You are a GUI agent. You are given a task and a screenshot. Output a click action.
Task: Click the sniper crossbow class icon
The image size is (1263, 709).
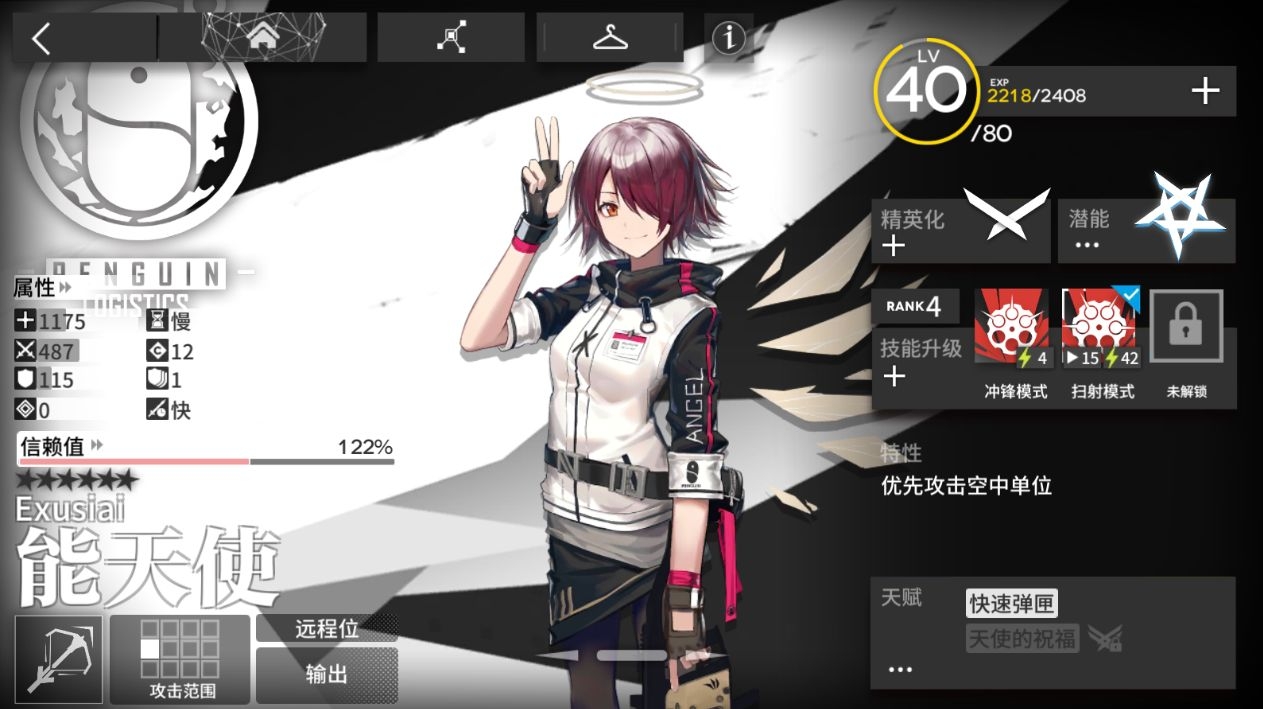59,658
